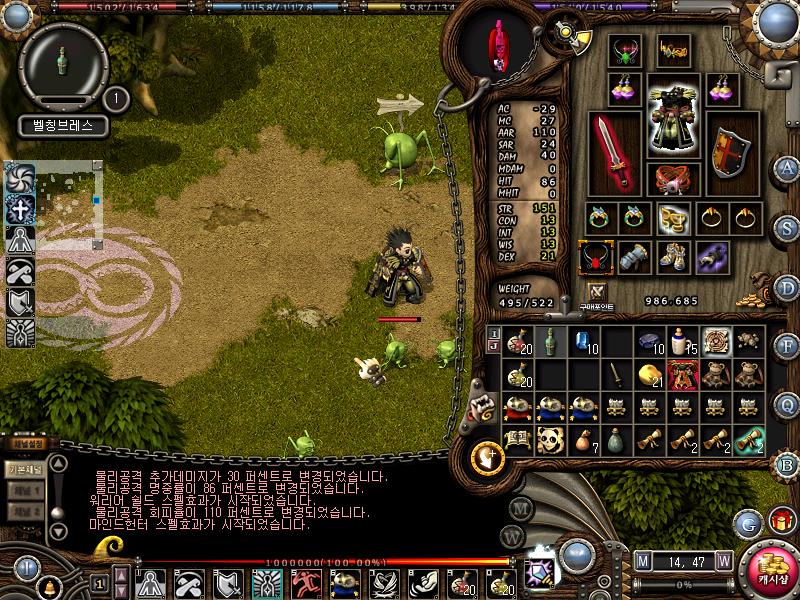Use the baby bottle item in inventory
The width and height of the screenshot is (800, 600).
point(682,342)
